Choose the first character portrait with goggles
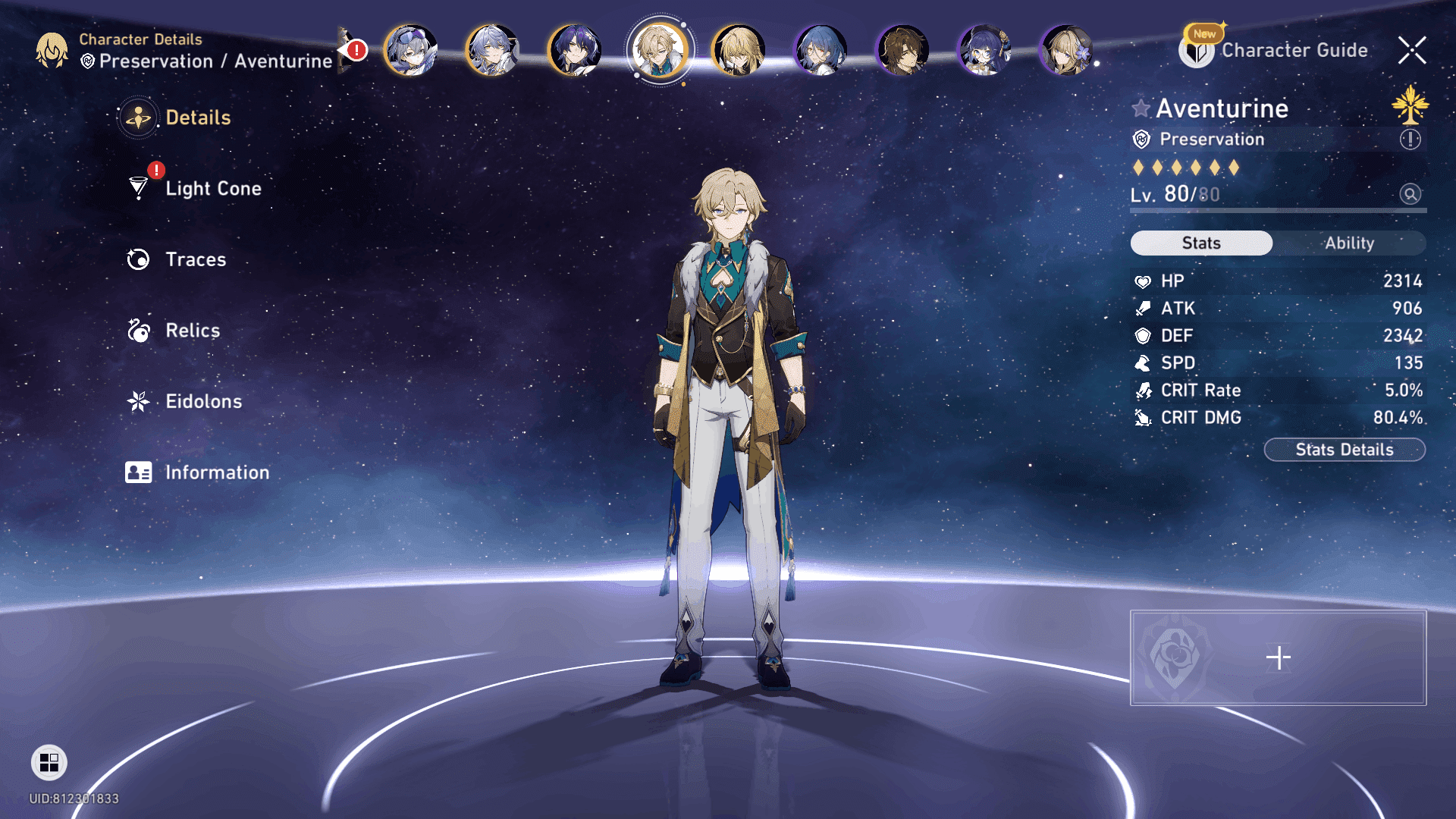 coord(411,51)
